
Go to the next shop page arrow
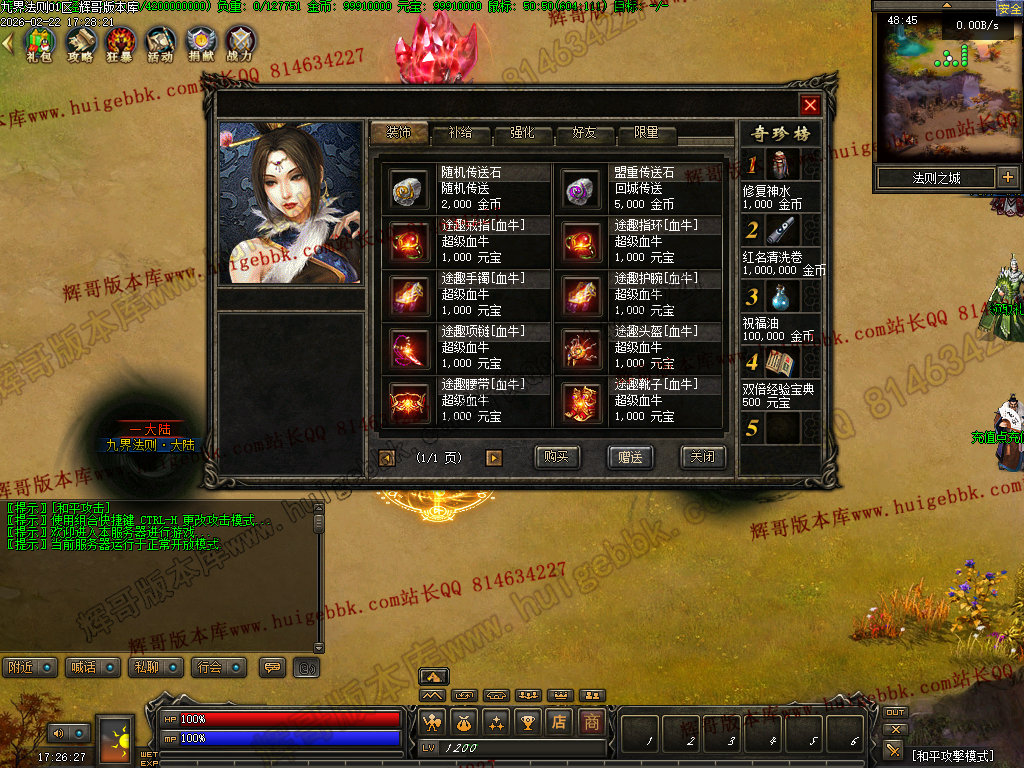tap(493, 458)
